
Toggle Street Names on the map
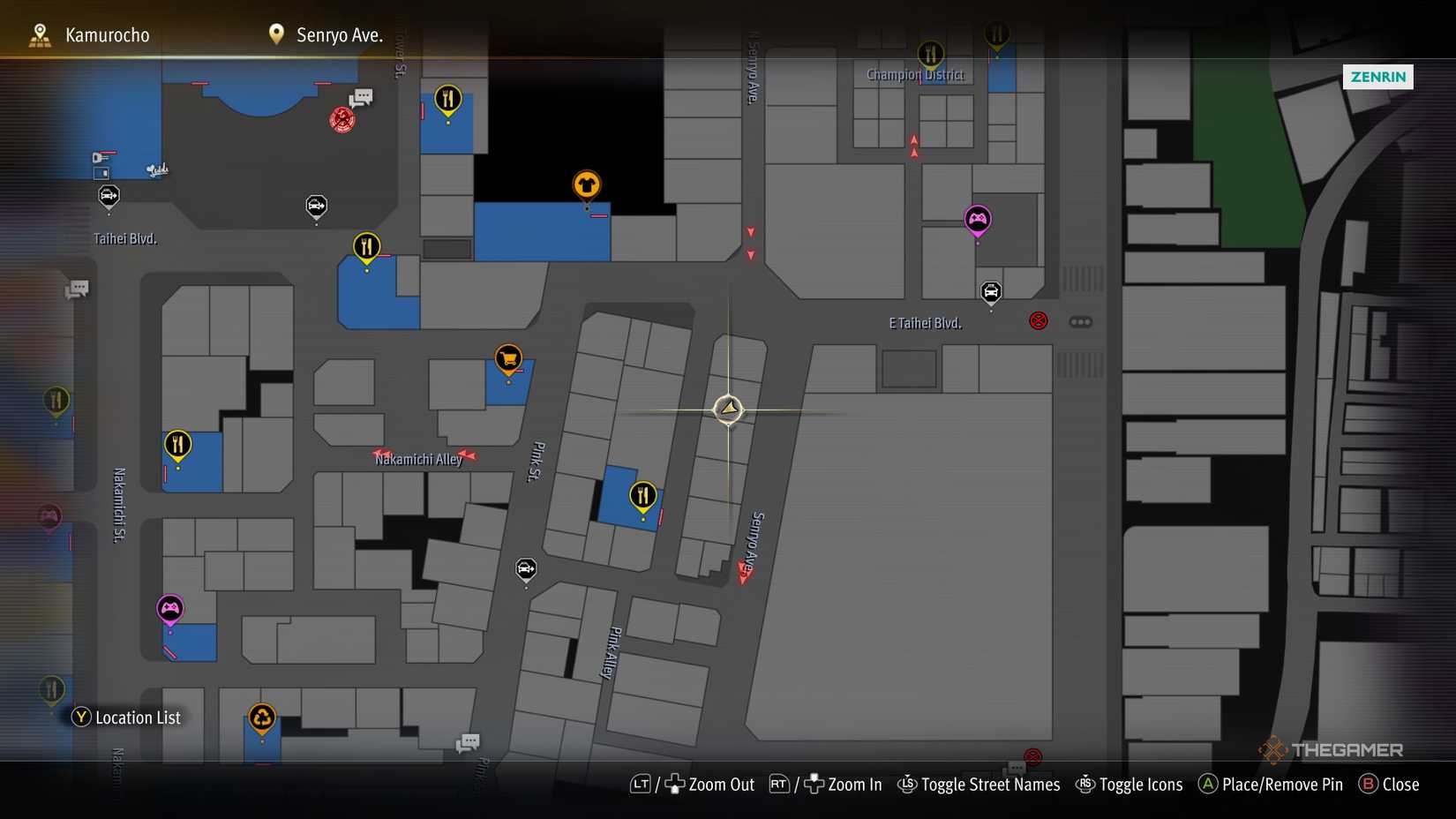point(978,784)
